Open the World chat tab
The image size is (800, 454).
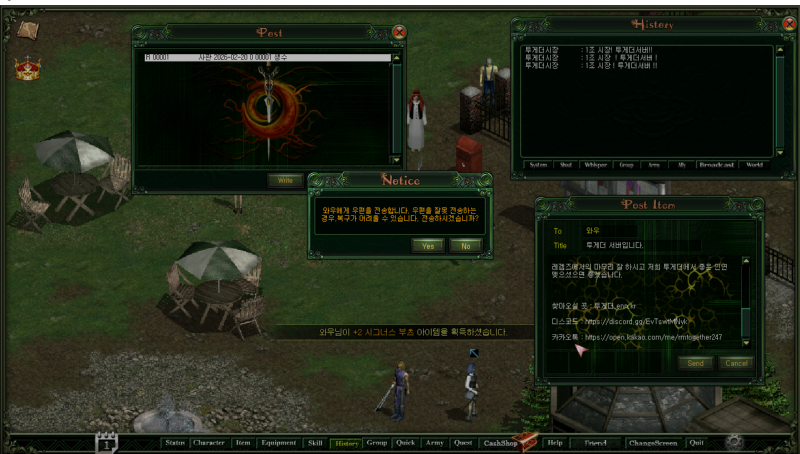pyautogui.click(x=753, y=165)
